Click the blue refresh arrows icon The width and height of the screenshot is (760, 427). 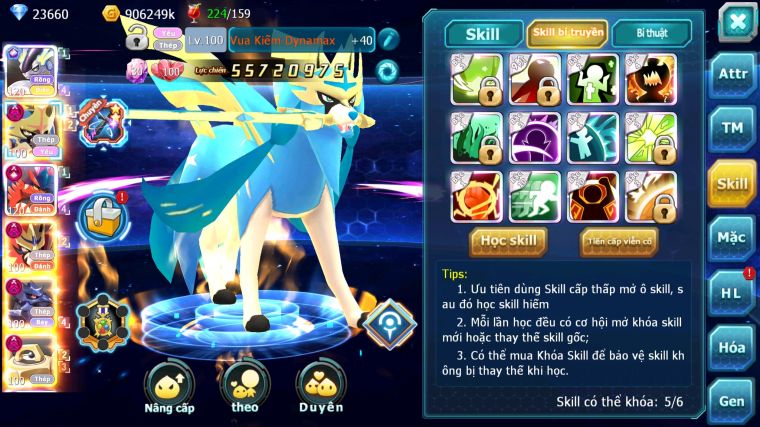(386, 70)
